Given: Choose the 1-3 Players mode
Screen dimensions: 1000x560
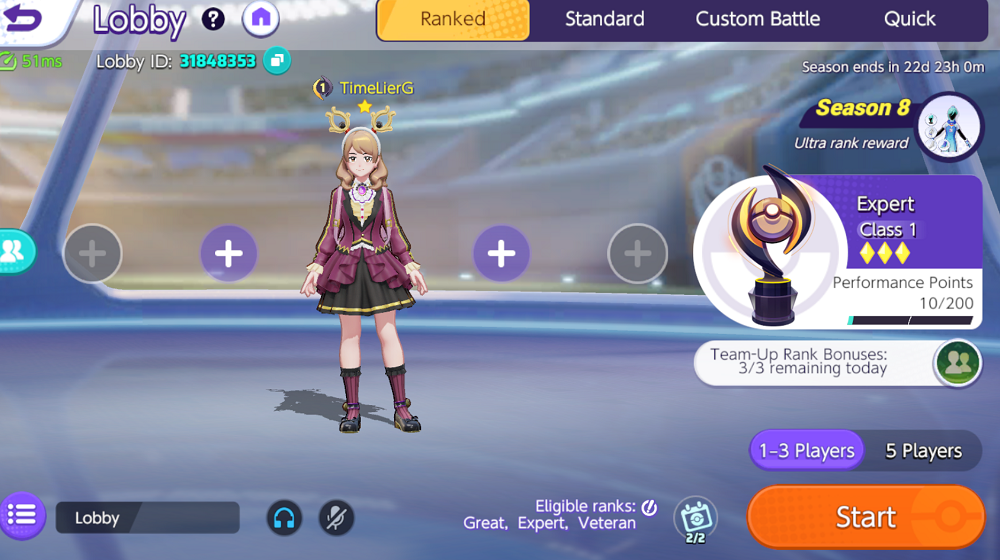Looking at the screenshot, I should [806, 451].
